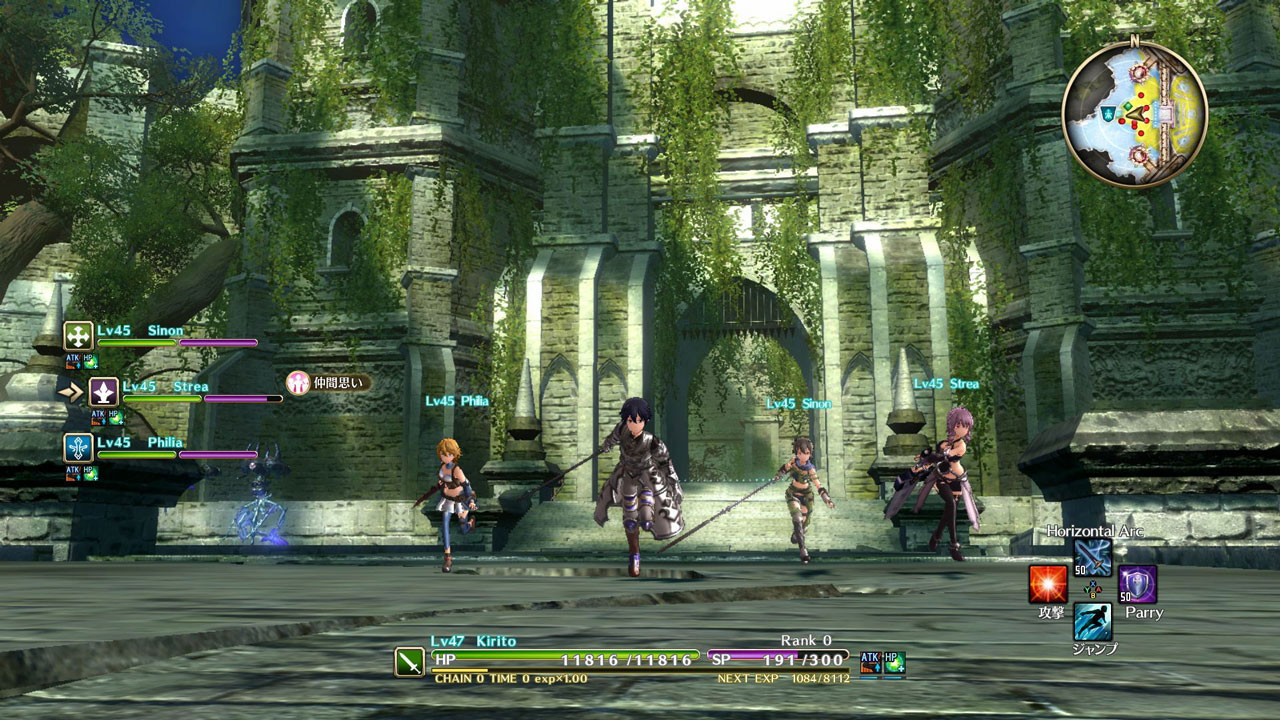1280x720 pixels.
Task: Click Strea's pink status bubble
Action: point(328,382)
